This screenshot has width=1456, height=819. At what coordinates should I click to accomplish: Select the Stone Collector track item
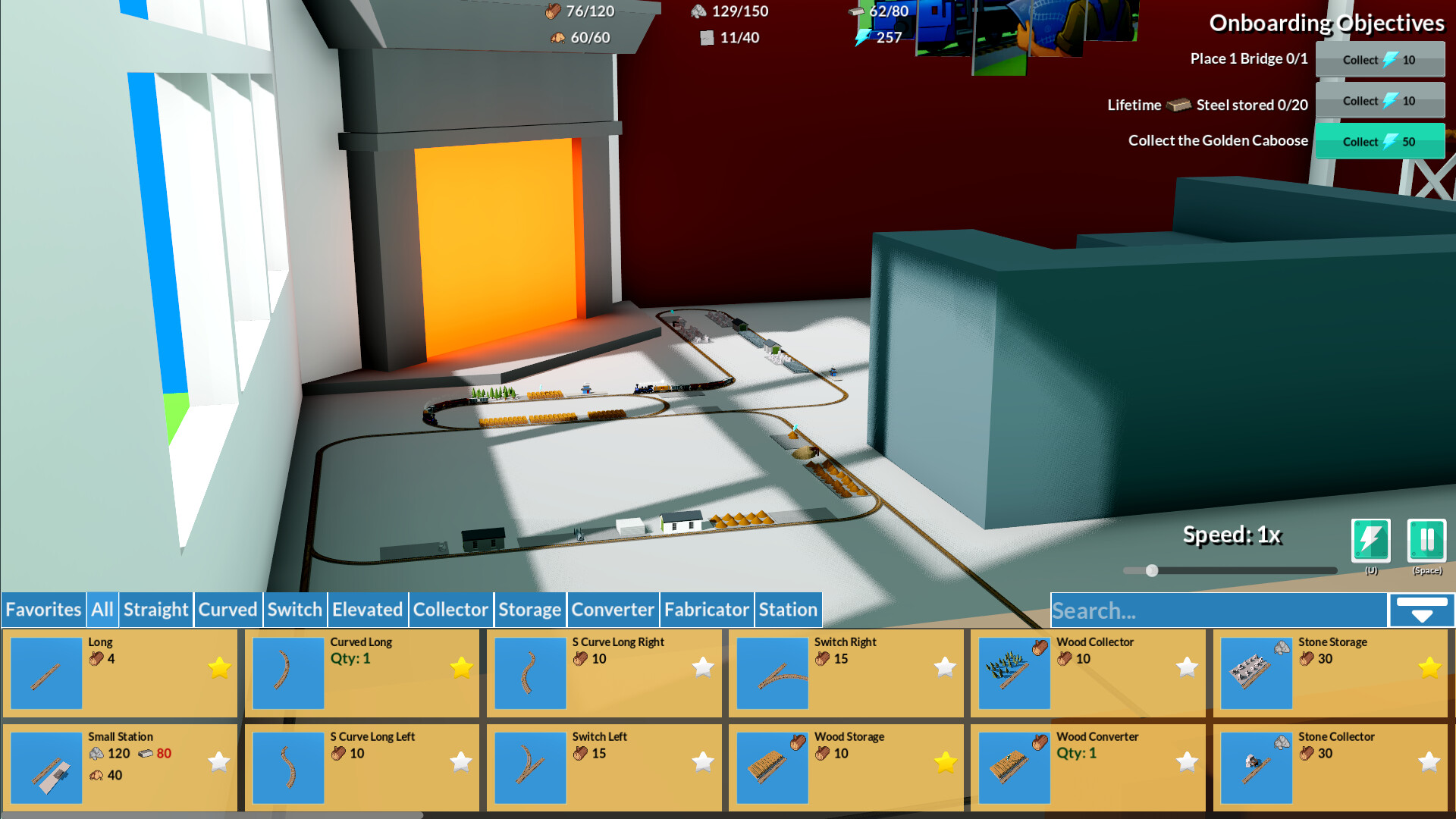1256,767
